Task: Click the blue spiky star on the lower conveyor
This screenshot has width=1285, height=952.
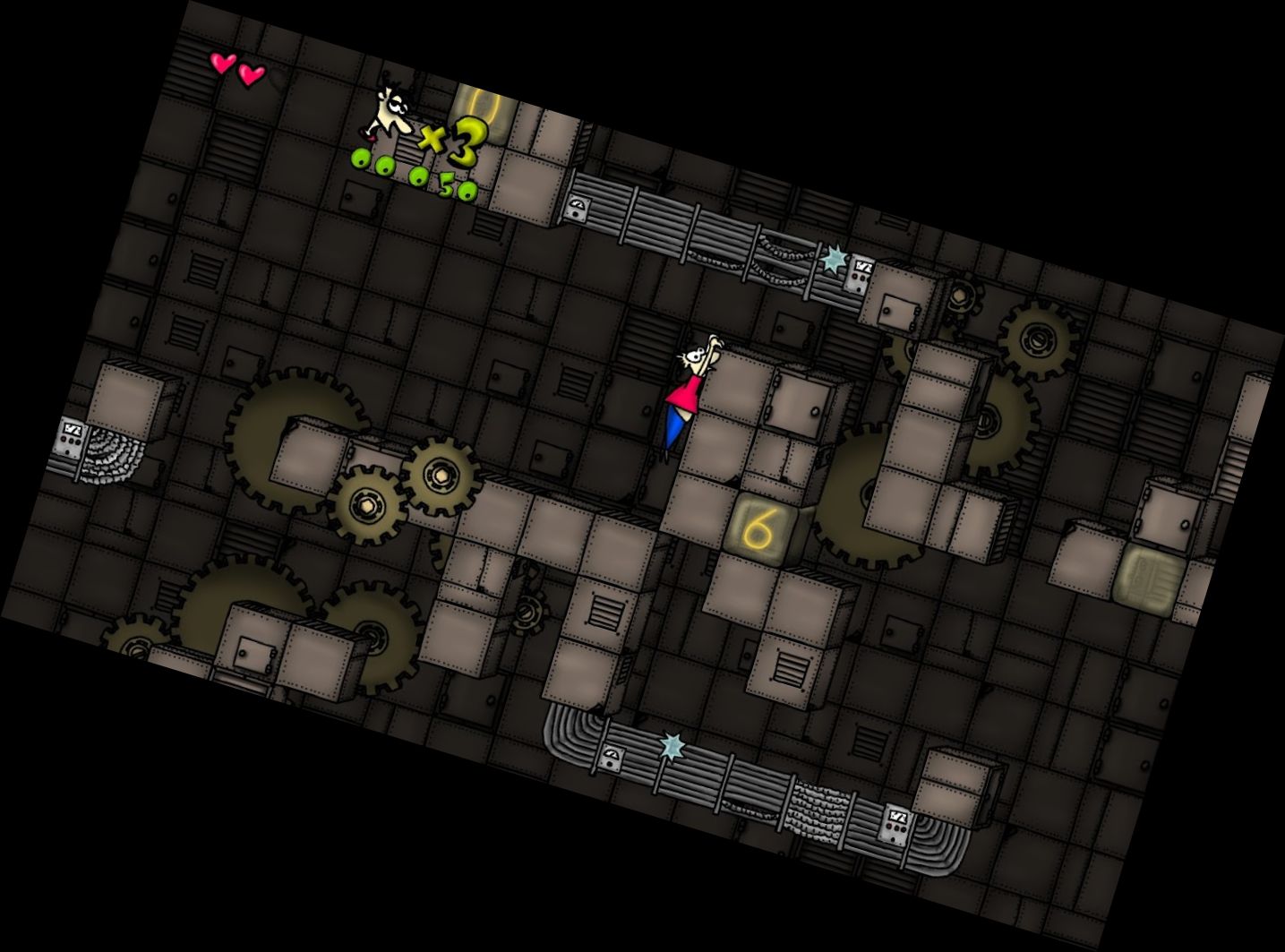Action: point(673,743)
